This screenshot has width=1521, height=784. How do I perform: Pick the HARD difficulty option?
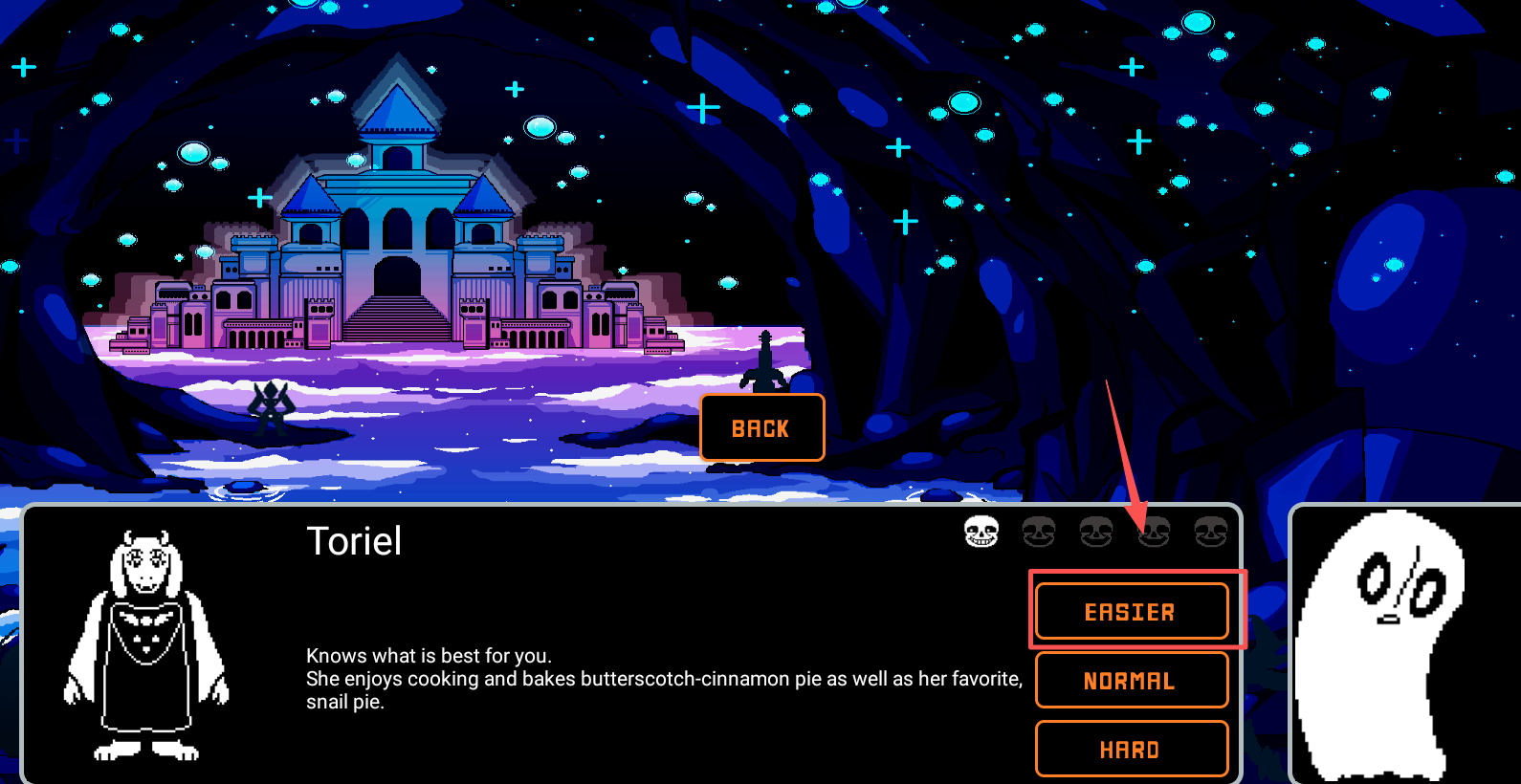(x=1131, y=749)
